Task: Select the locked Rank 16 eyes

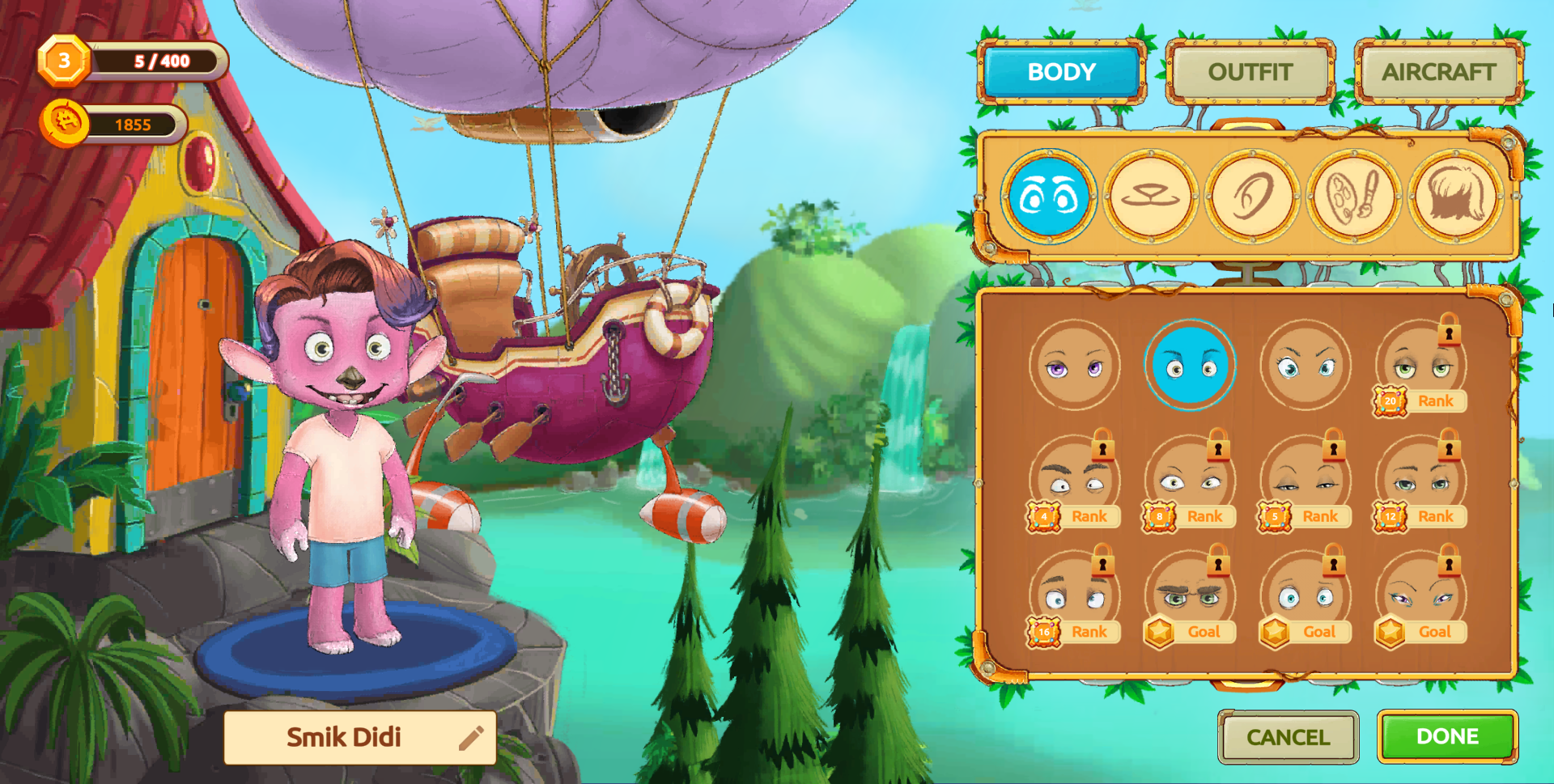Action: (1074, 597)
